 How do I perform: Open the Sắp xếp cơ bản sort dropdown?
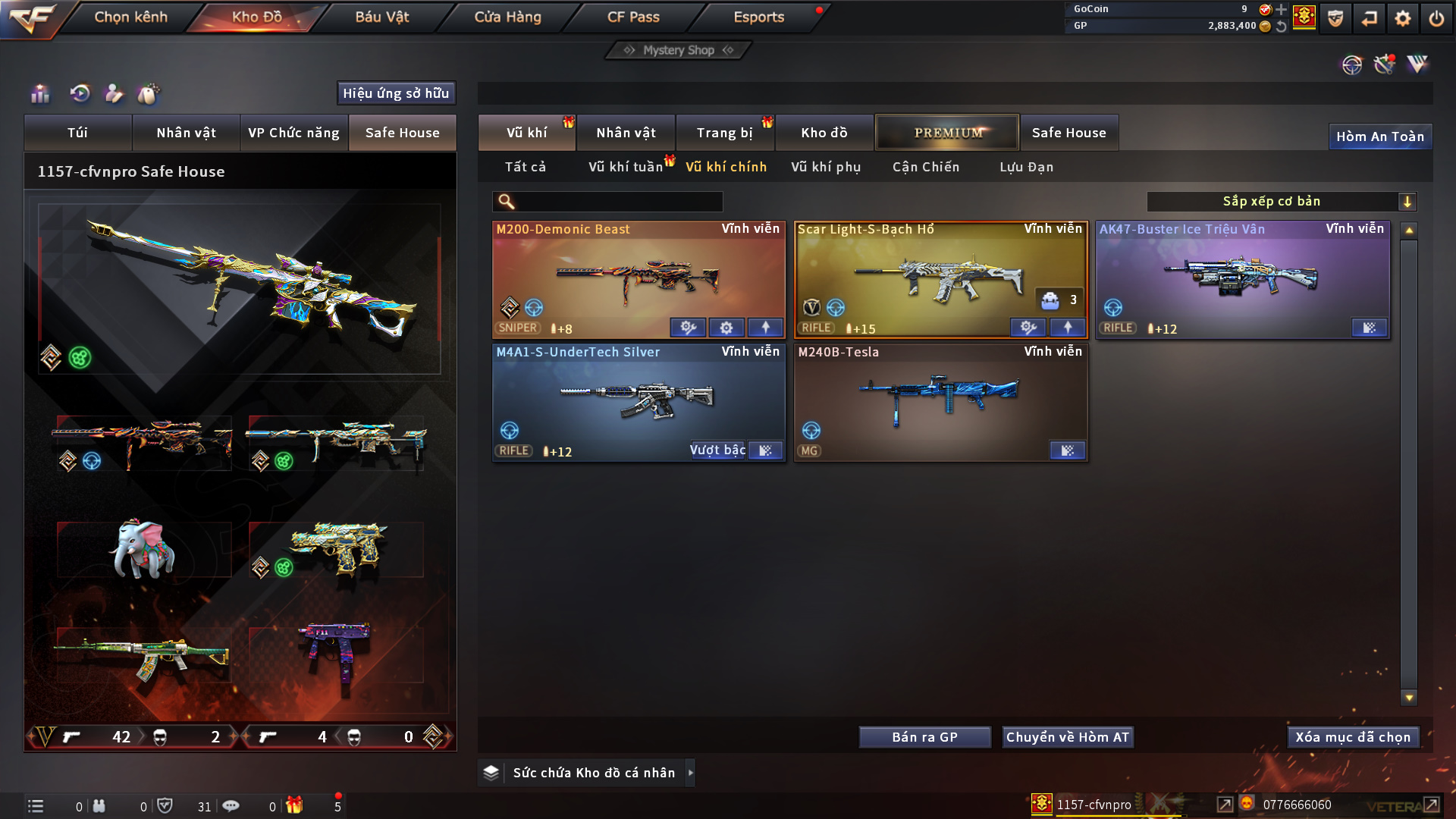coord(1281,202)
